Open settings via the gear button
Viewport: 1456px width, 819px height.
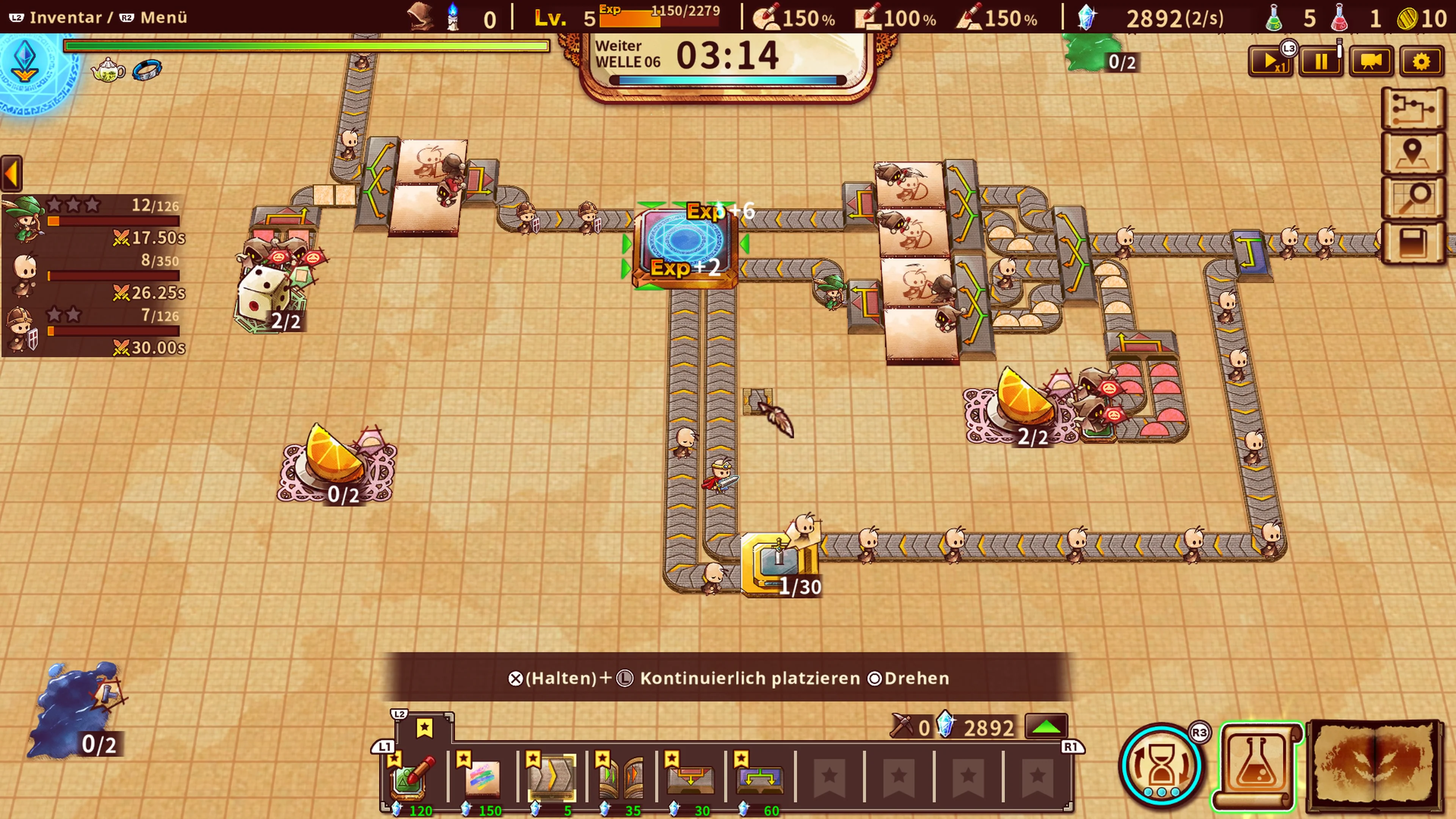(x=1421, y=61)
